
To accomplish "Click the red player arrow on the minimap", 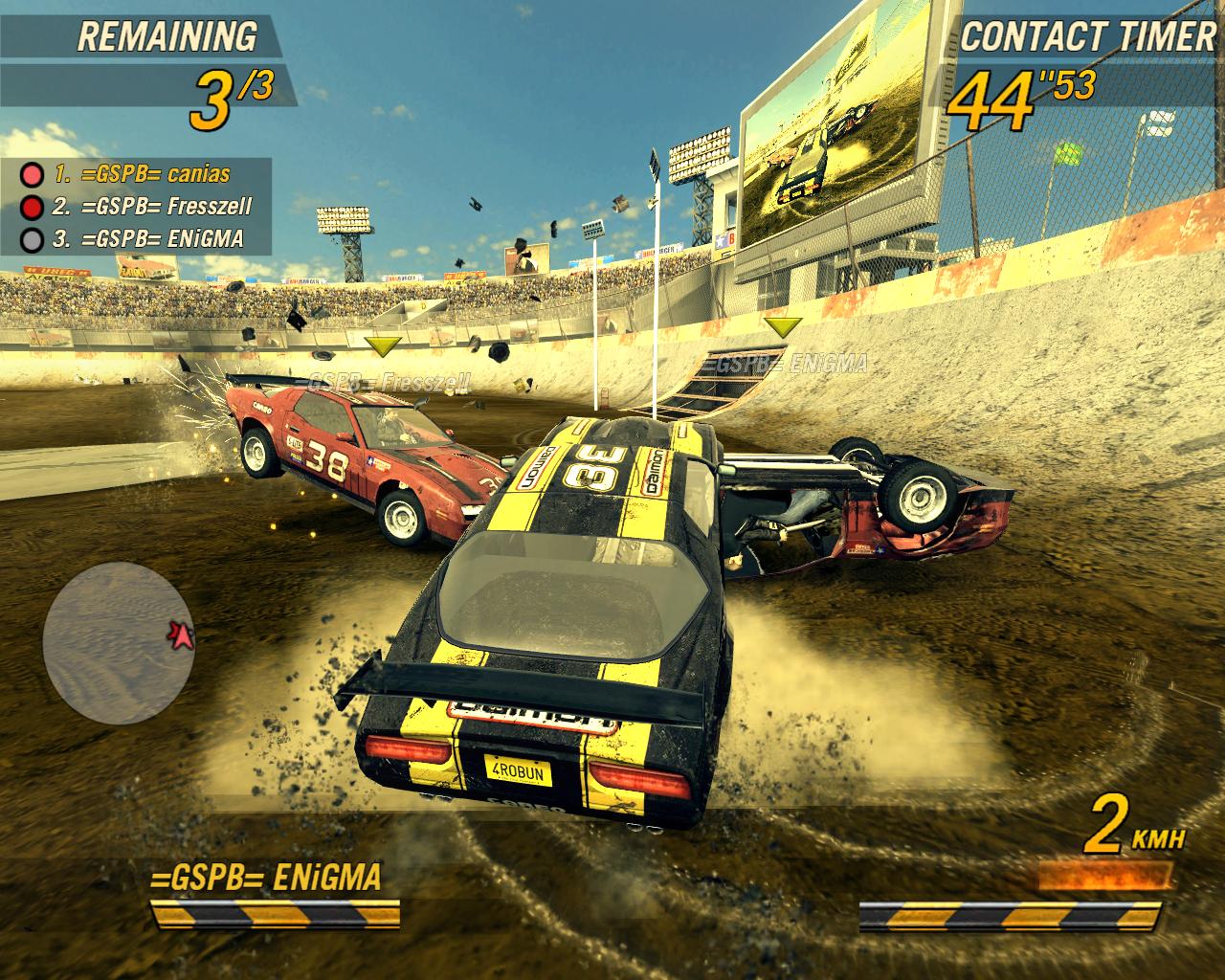I will 181,634.
